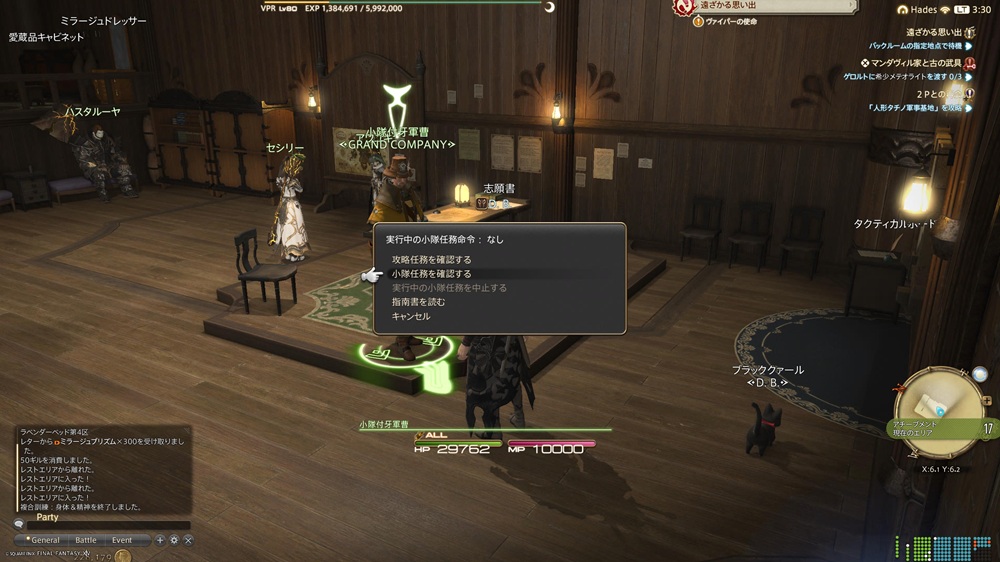Select 指南書を読む menu entry
The height and width of the screenshot is (562, 1000).
418,301
